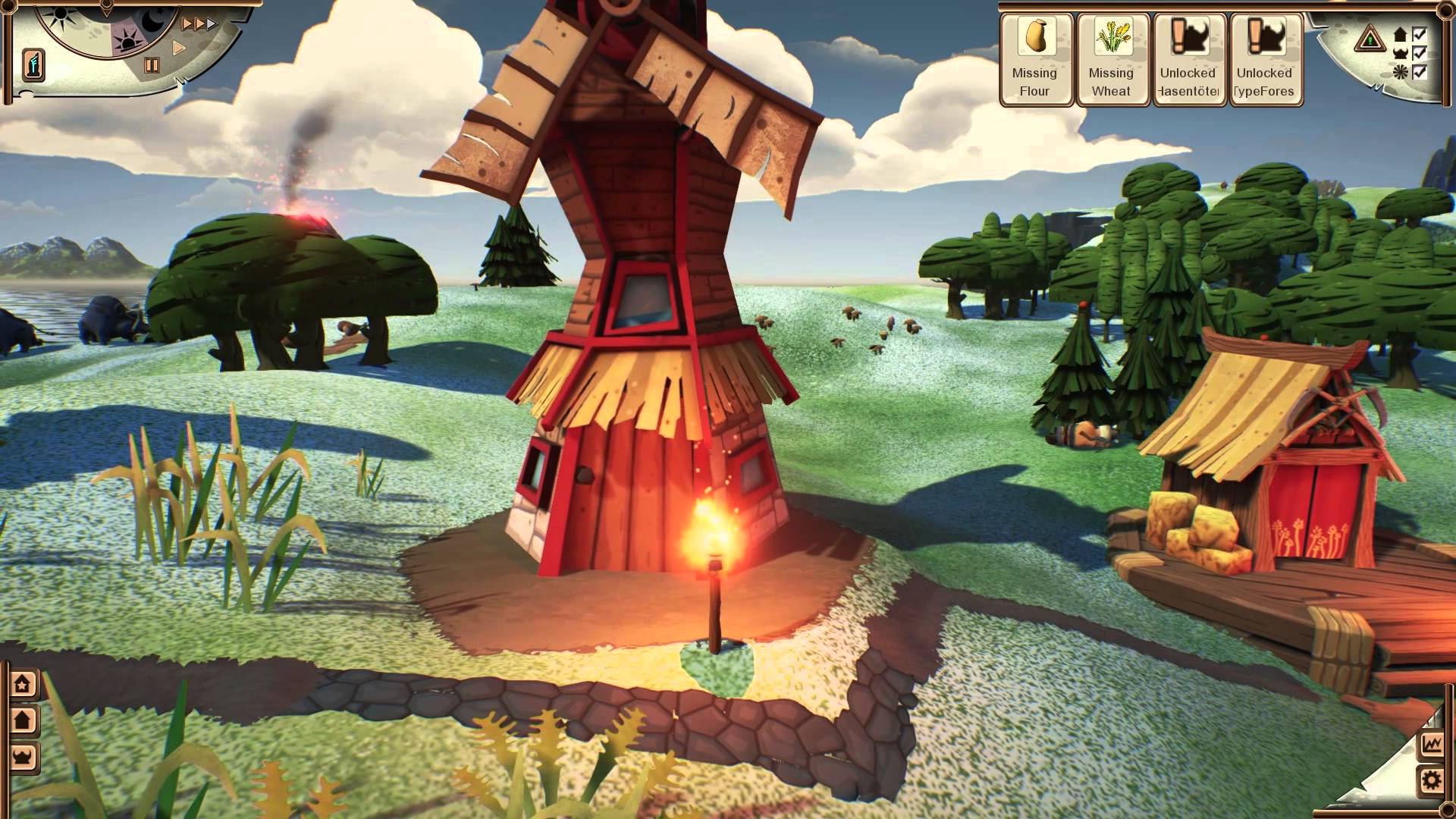This screenshot has width=1456, height=819.
Task: Open the viking helmet menu
Action: [x=24, y=756]
